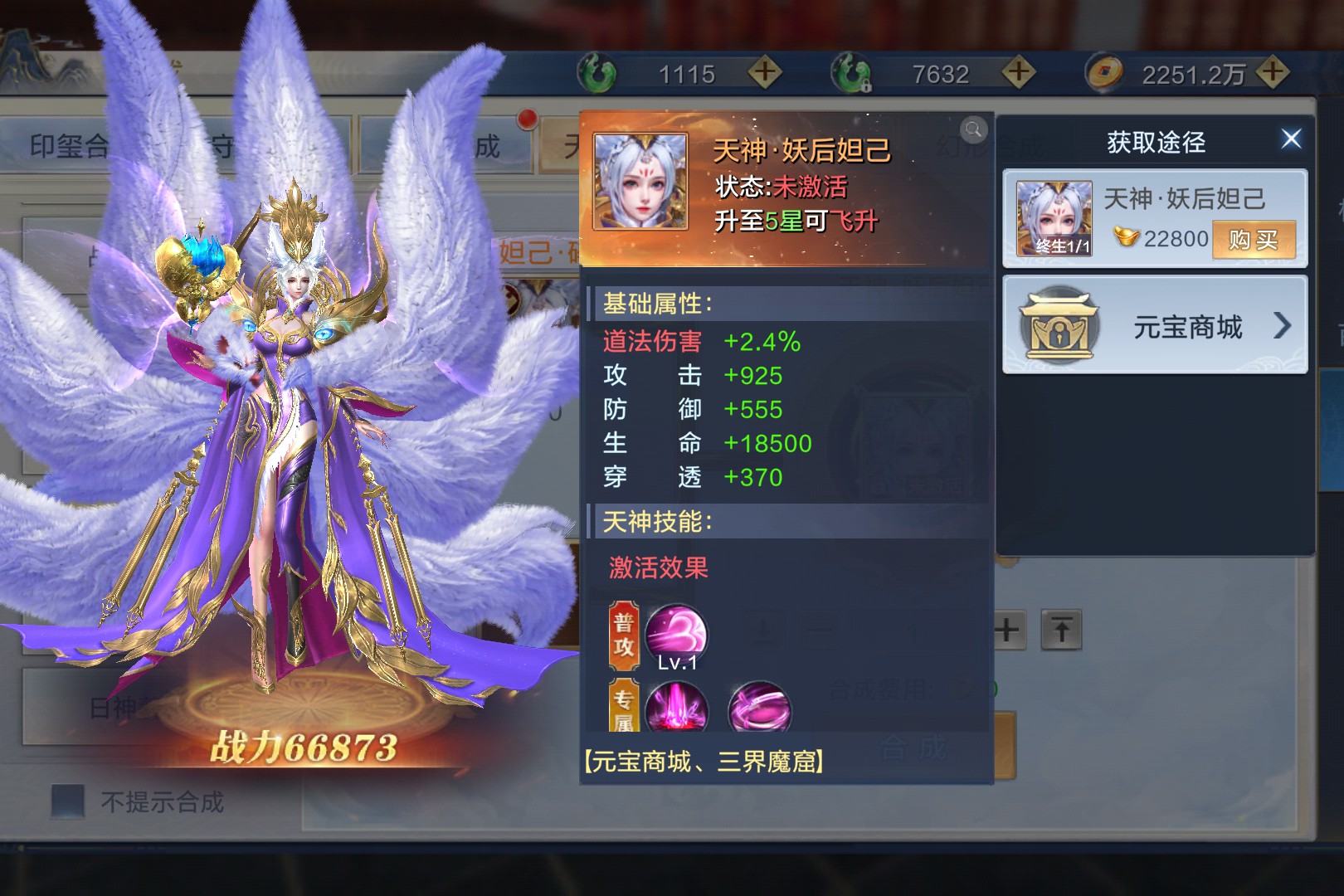Increase synthesis quantity with the plus stepper
Viewport: 1344px width, 896px height.
point(1008,631)
